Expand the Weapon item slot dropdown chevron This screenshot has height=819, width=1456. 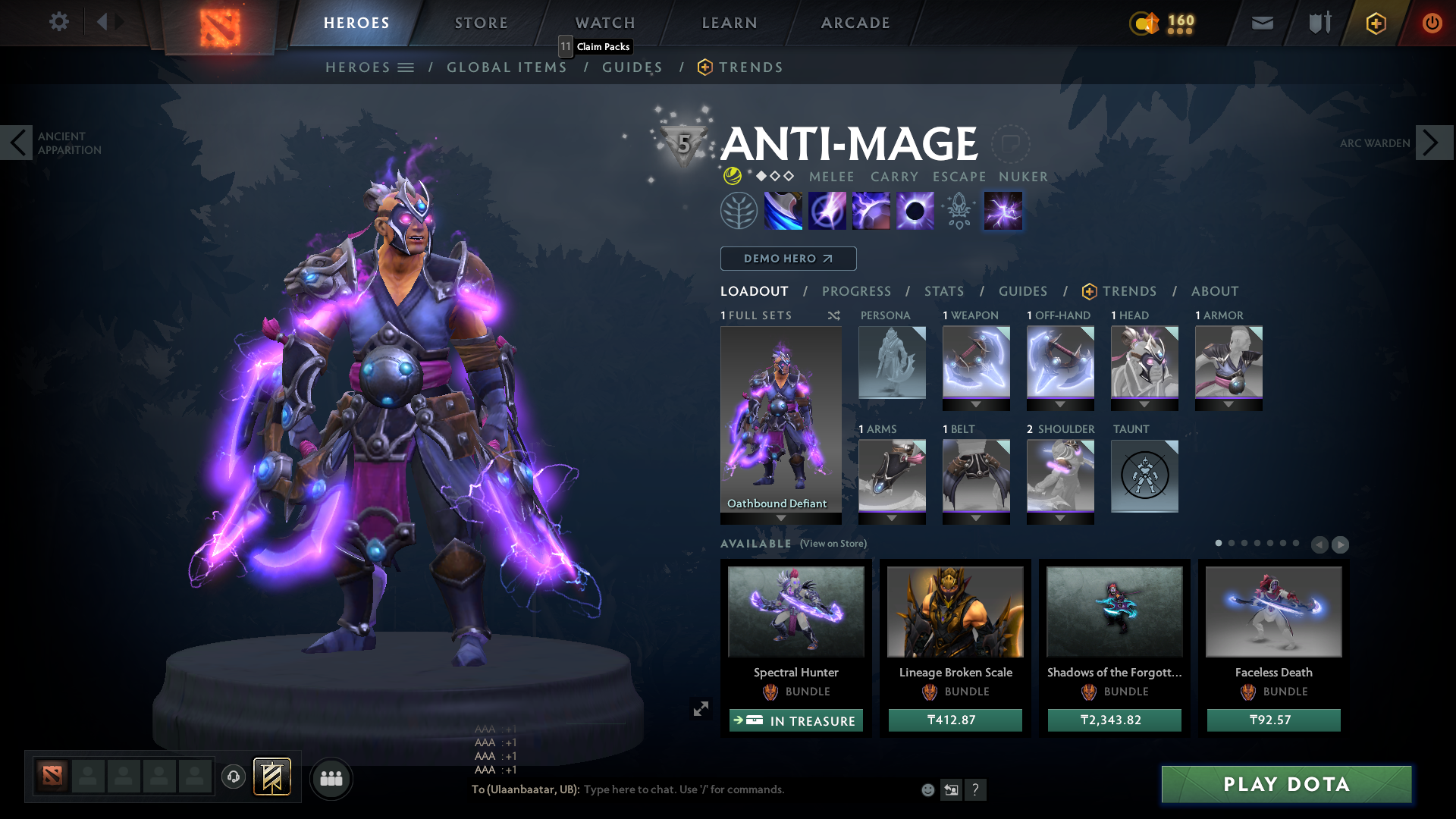[975, 405]
